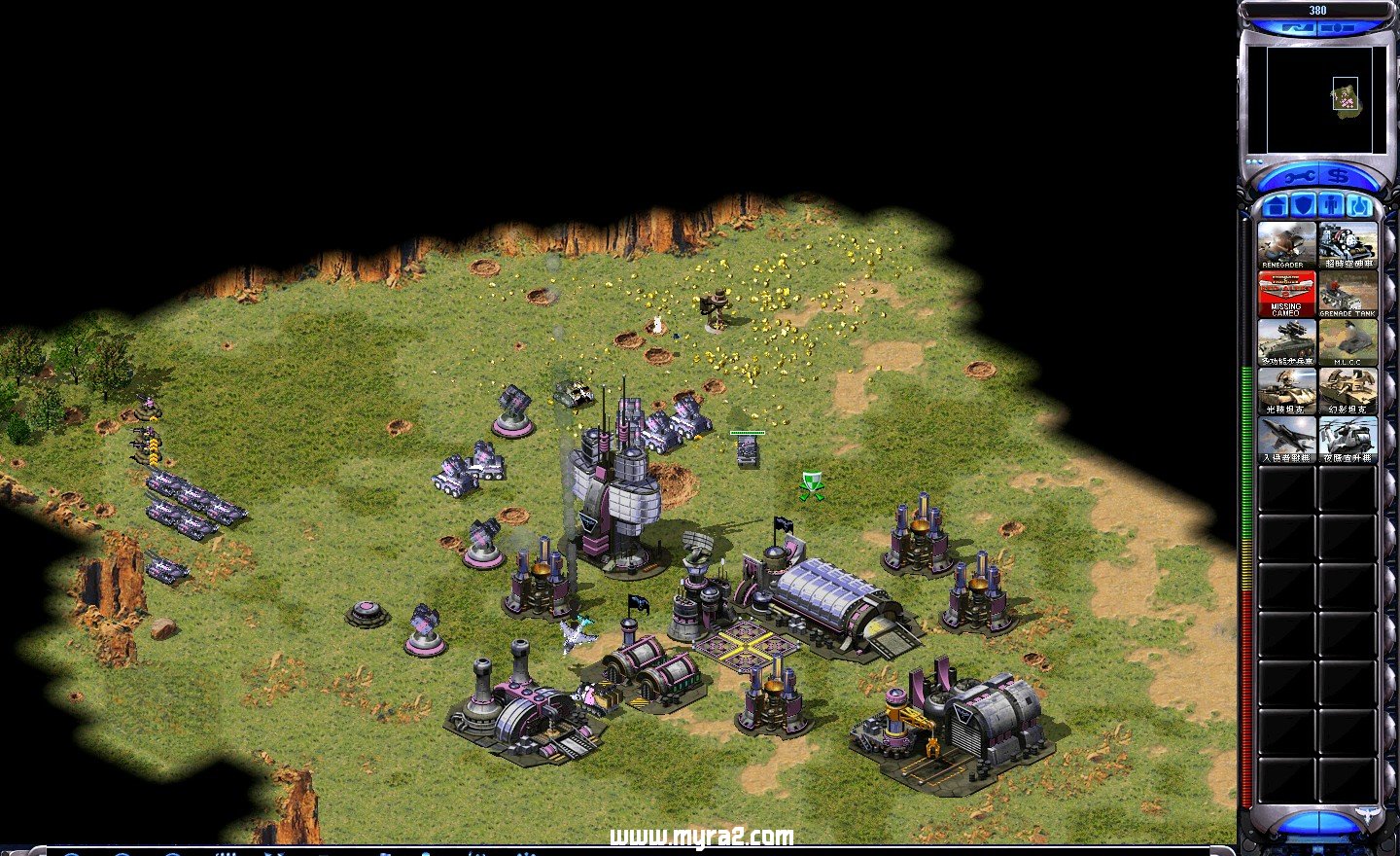Viewport: 1400px width, 856px height.
Task: Queue the Intruder fighter jet (入侵者戰機)
Action: click(1285, 438)
